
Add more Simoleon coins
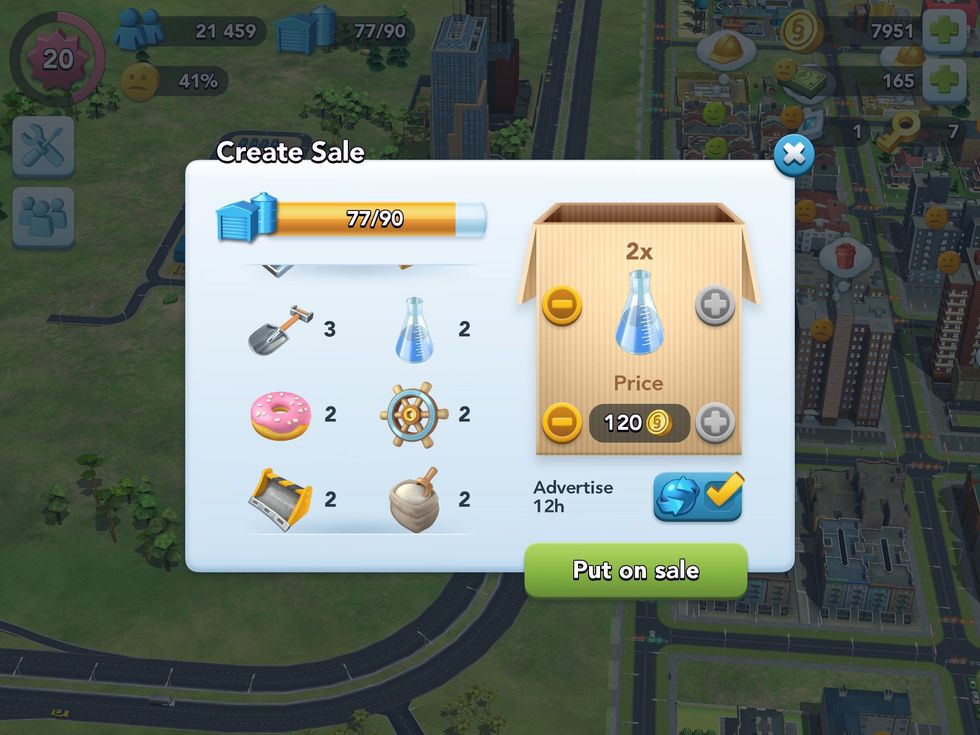[x=943, y=31]
